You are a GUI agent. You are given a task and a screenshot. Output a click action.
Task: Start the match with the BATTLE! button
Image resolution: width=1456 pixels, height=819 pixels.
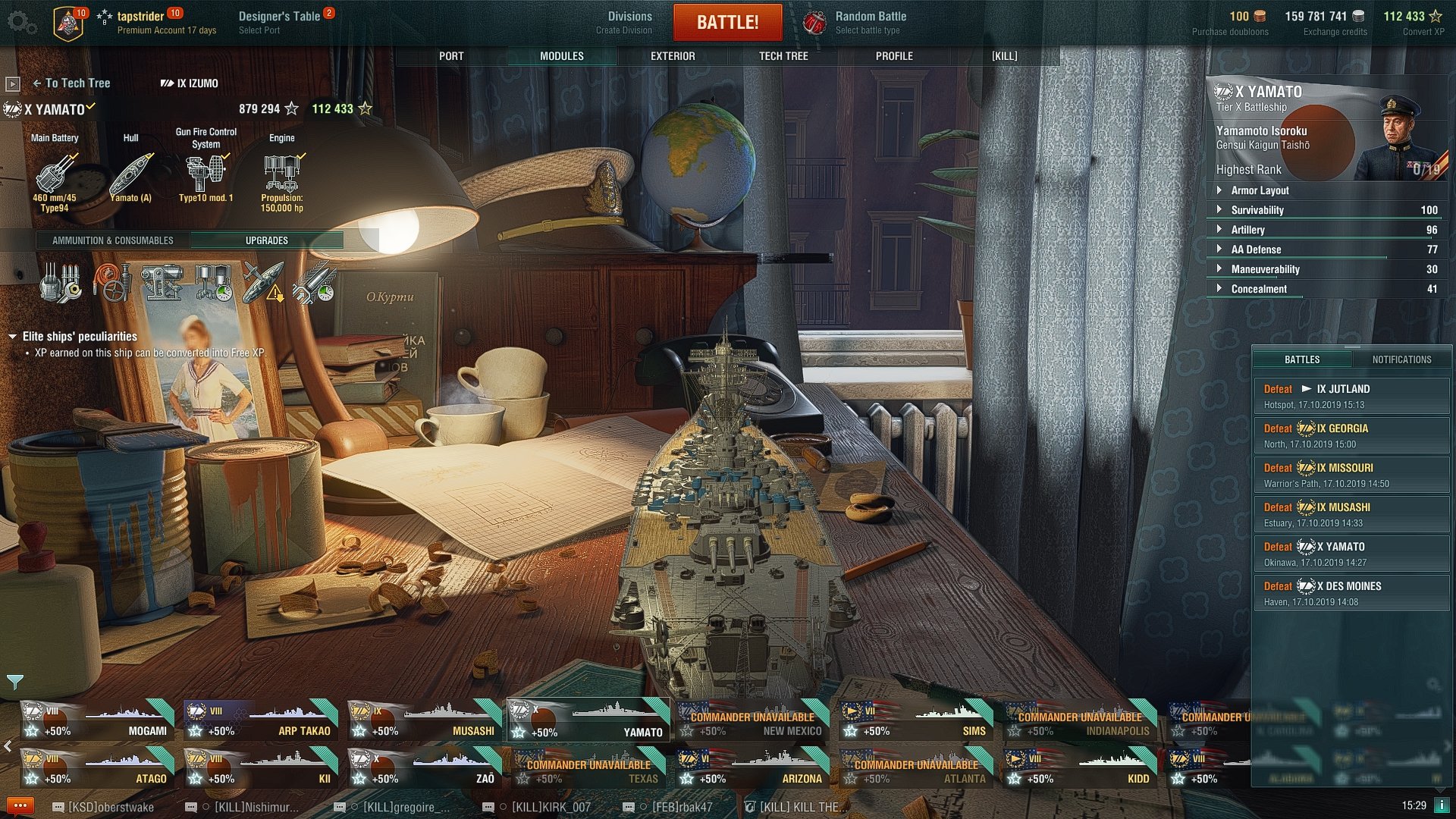727,22
